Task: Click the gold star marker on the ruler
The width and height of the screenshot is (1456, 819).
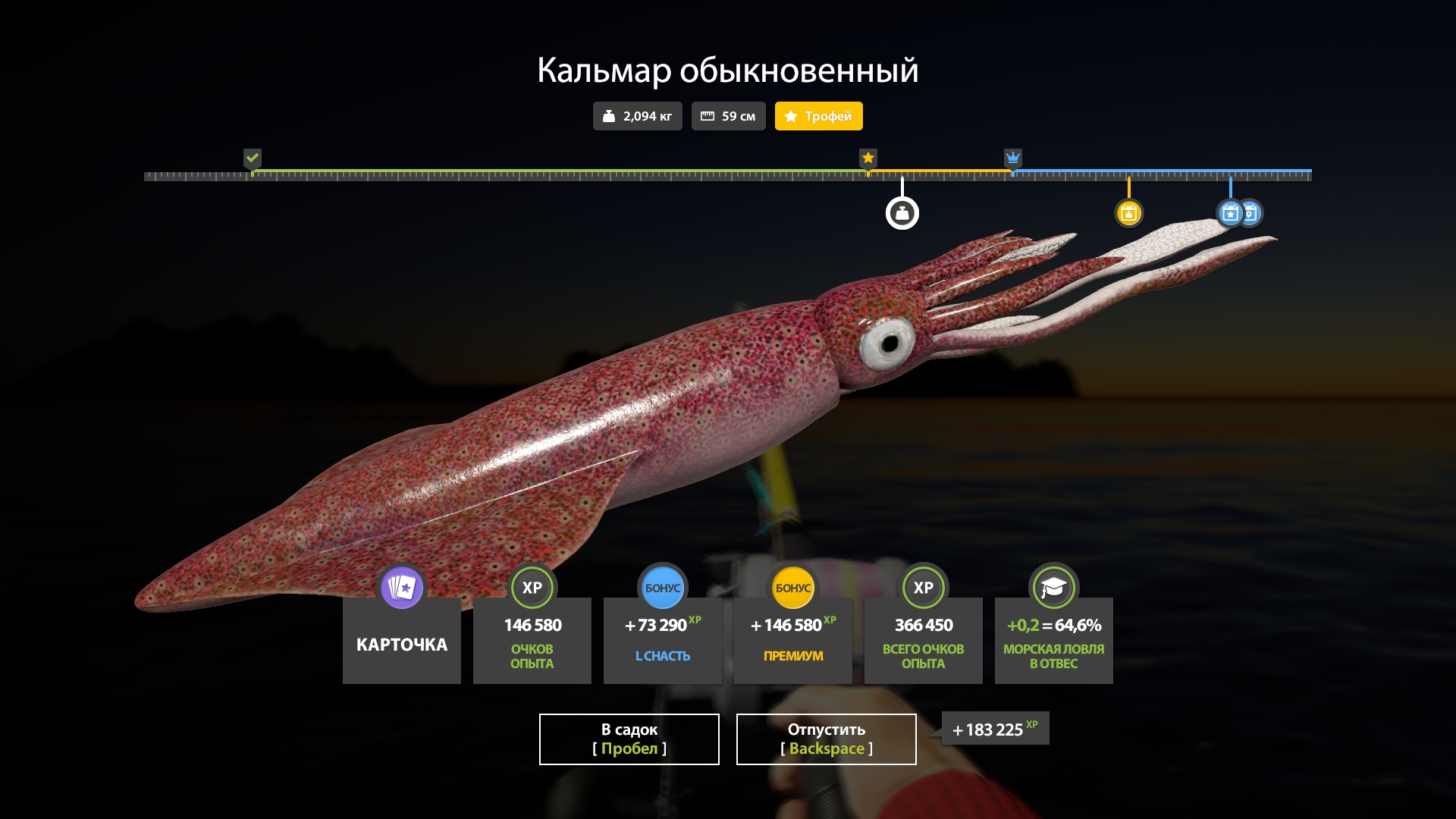Action: [868, 158]
